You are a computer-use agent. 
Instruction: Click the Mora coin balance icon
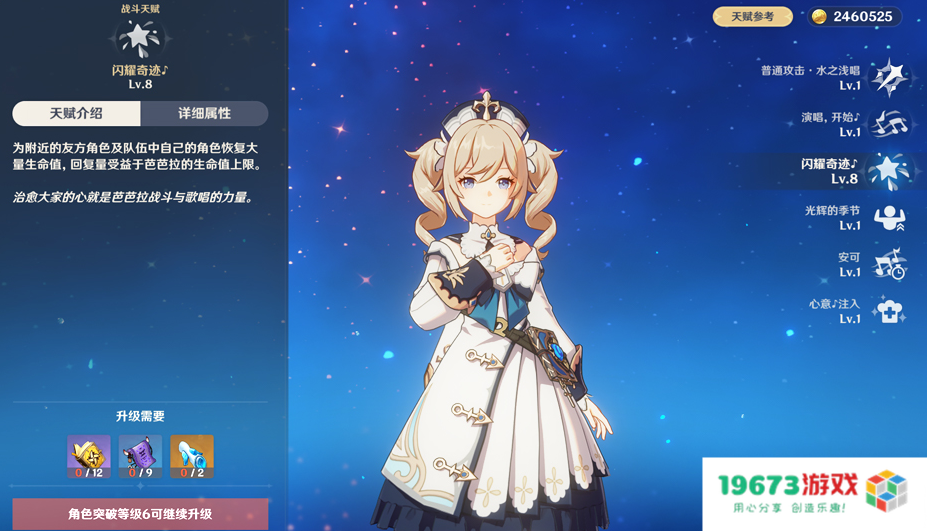pyautogui.click(x=819, y=17)
